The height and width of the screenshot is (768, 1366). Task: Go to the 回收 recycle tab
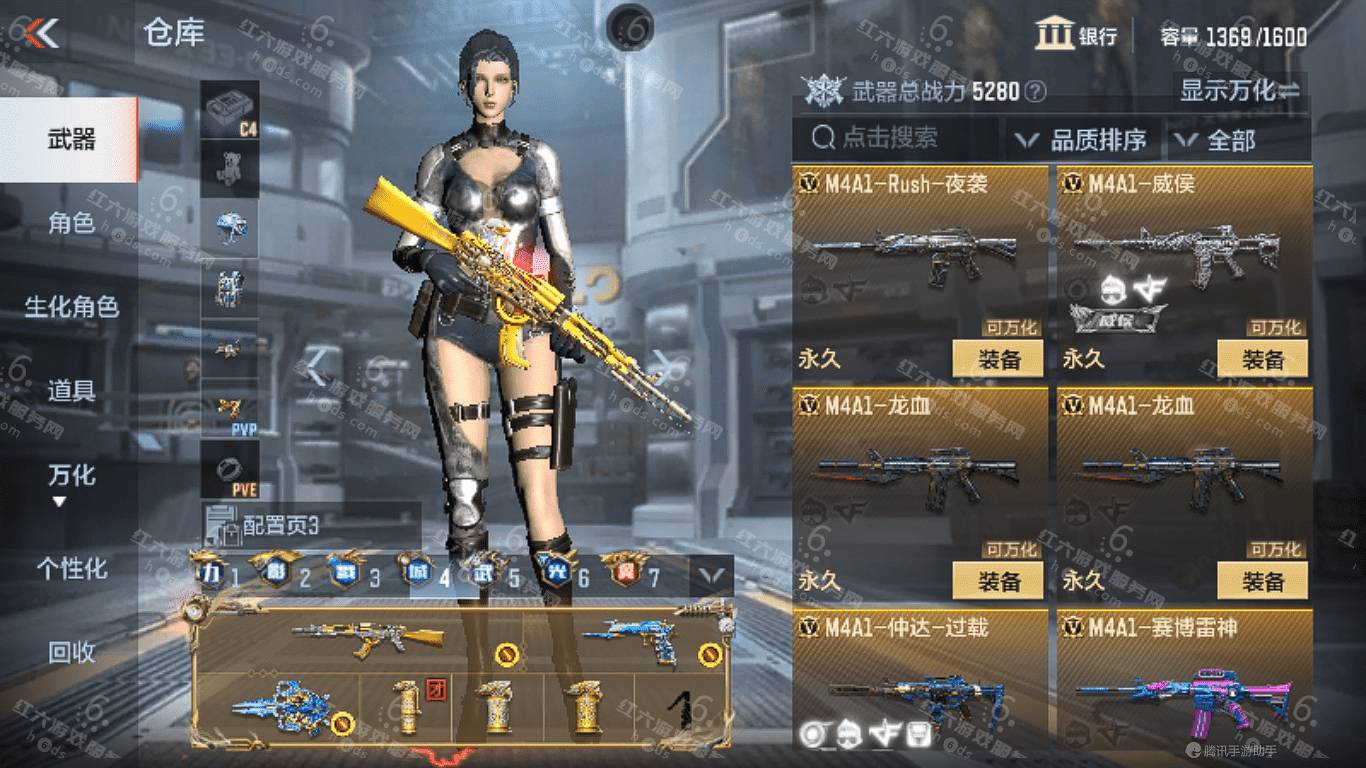coord(70,652)
